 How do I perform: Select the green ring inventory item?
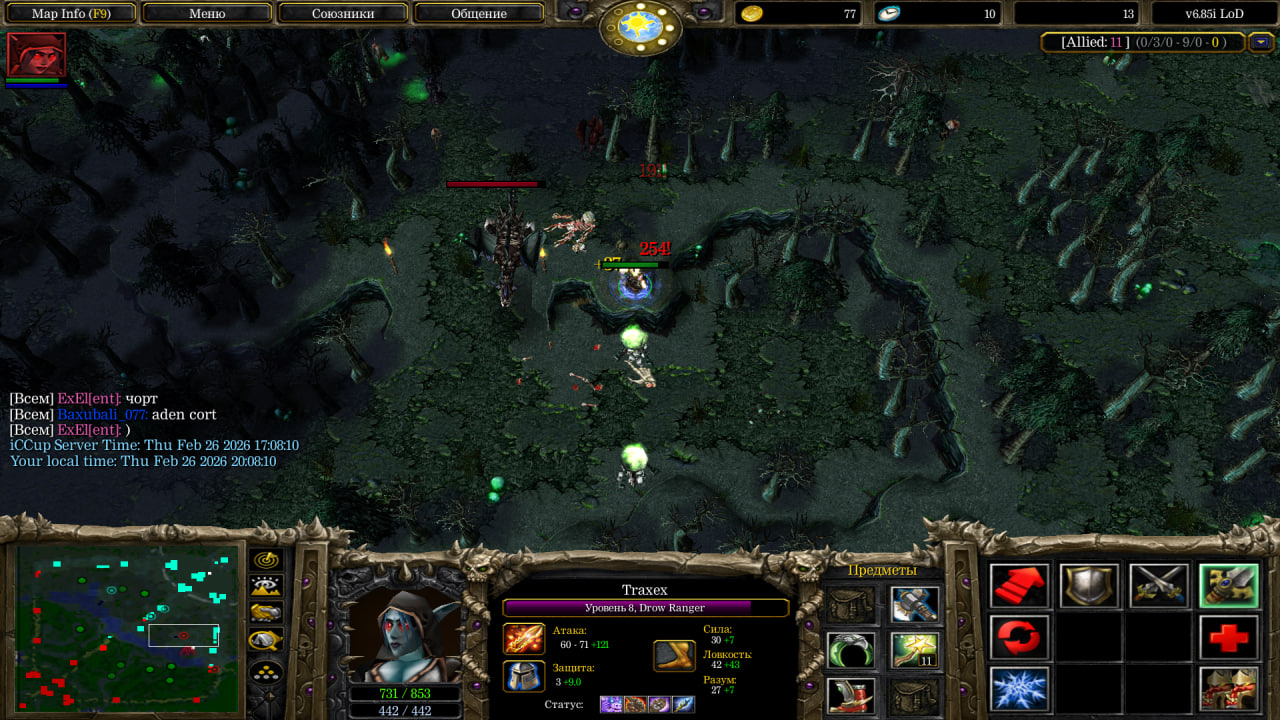852,650
